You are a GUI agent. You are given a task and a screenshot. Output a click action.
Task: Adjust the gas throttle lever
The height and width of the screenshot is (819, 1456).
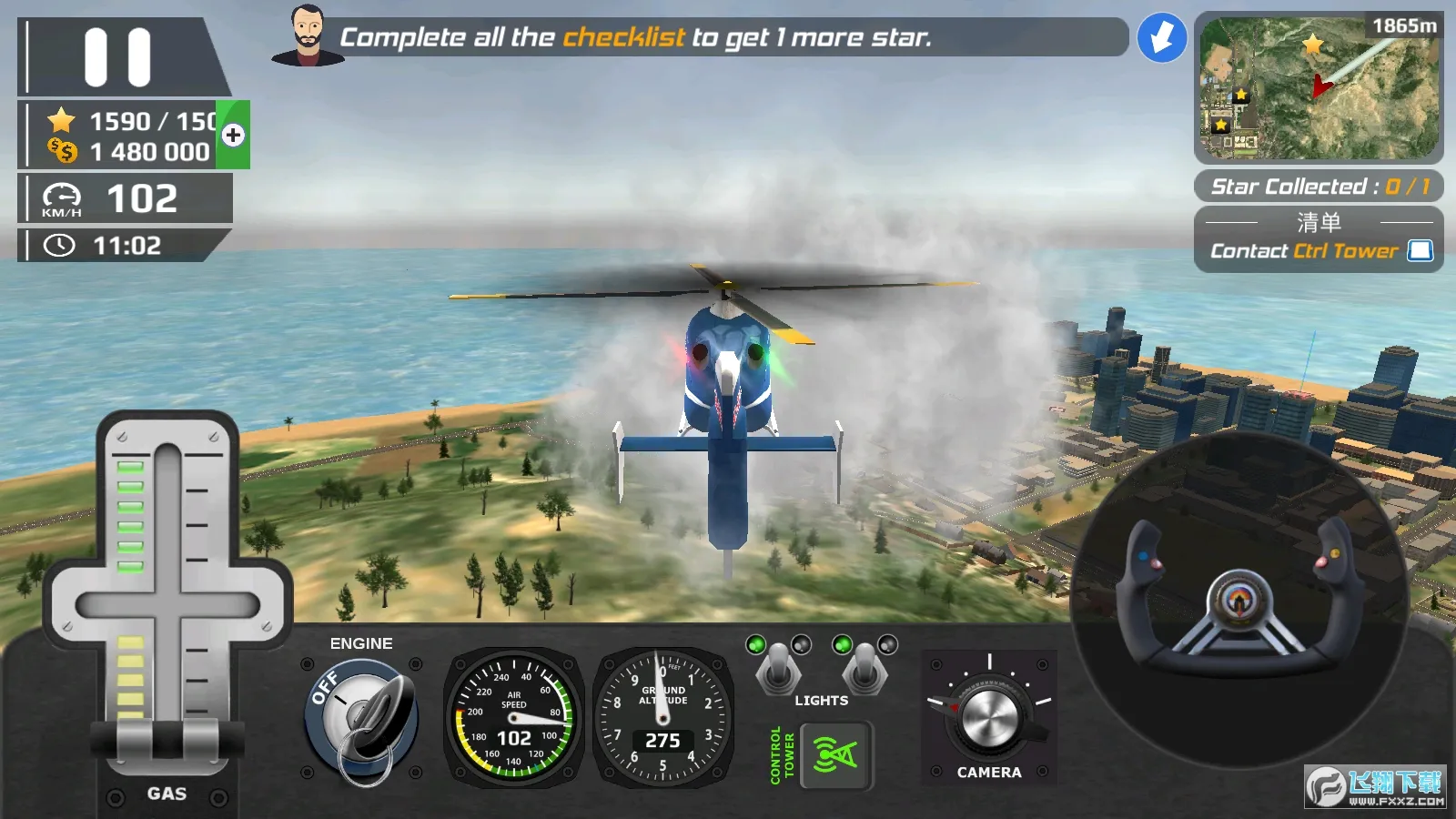[x=167, y=737]
